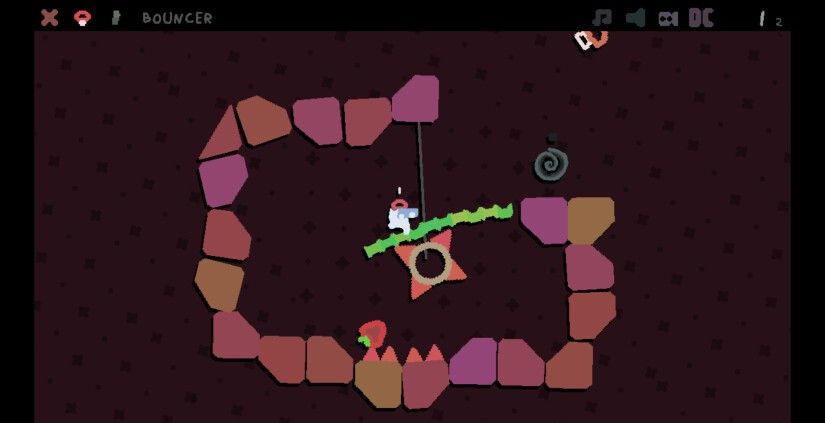Click the DC button in the top bar
Viewport: 825px width, 423px height.
pos(701,17)
